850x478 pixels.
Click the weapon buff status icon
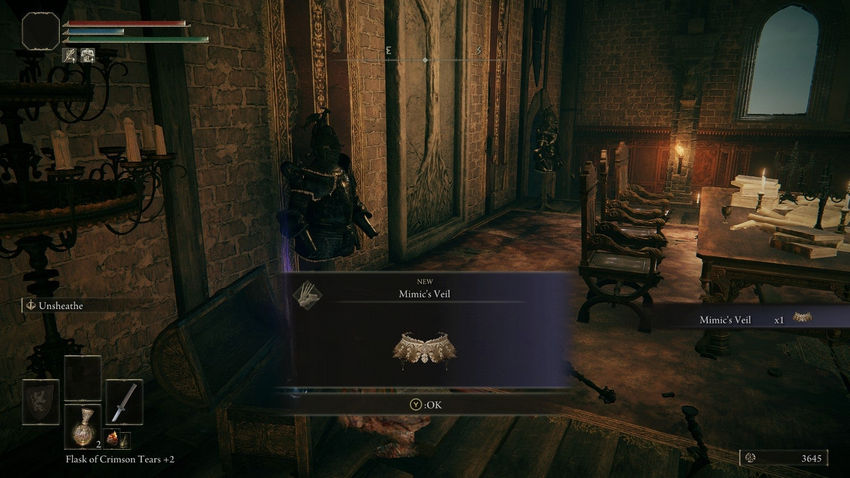pyautogui.click(x=69, y=56)
